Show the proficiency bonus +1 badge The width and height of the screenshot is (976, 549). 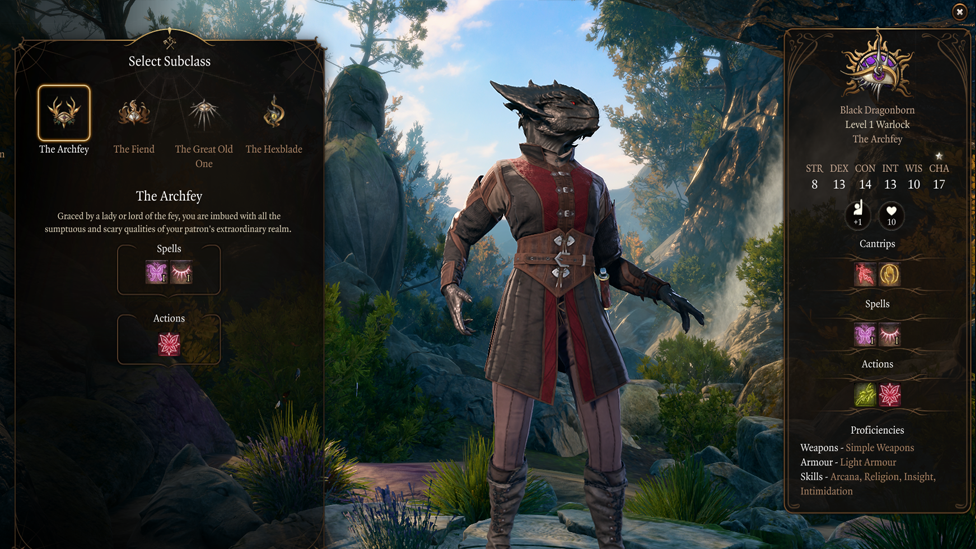(x=858, y=214)
